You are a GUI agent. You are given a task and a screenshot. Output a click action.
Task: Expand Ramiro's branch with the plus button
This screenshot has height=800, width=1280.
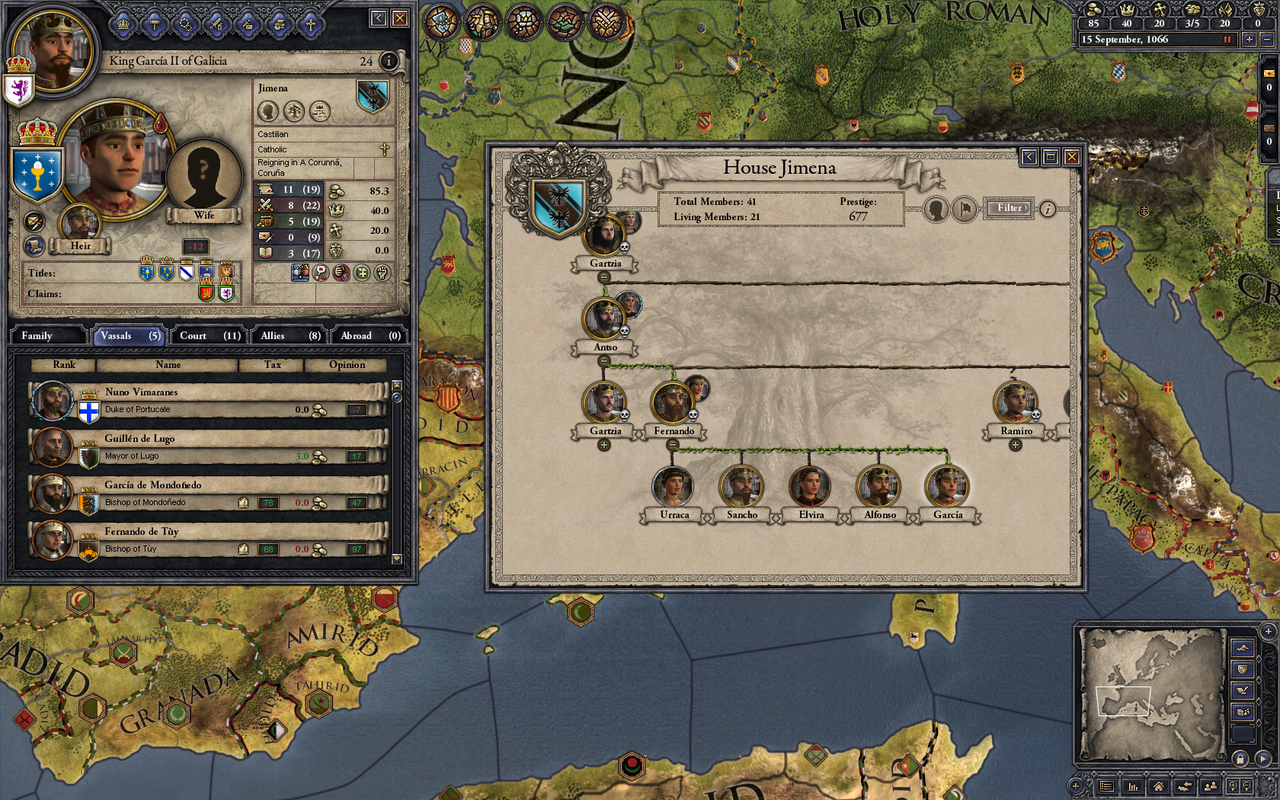[x=1015, y=445]
